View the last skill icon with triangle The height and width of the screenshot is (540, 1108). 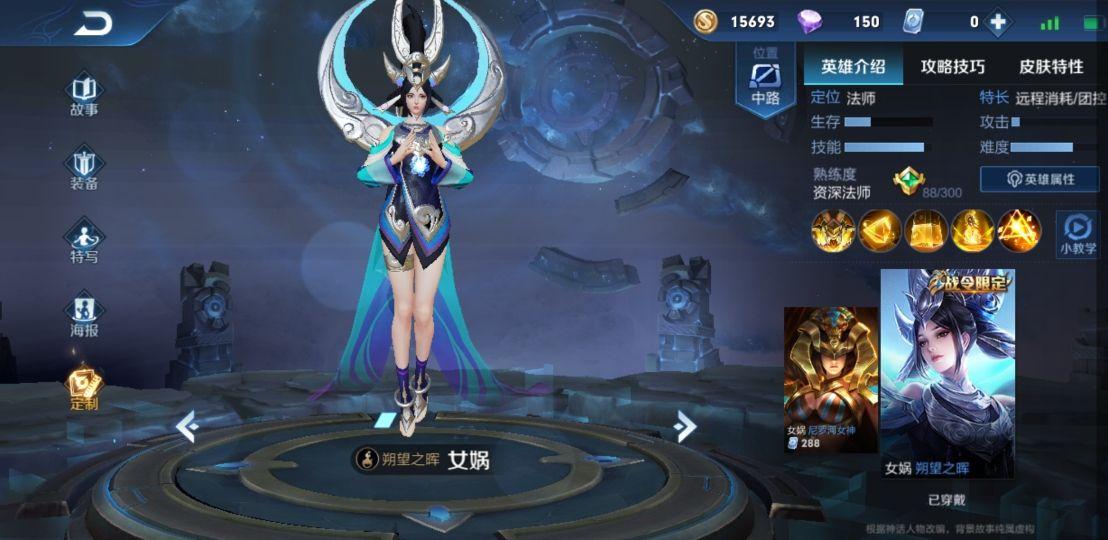point(1017,229)
